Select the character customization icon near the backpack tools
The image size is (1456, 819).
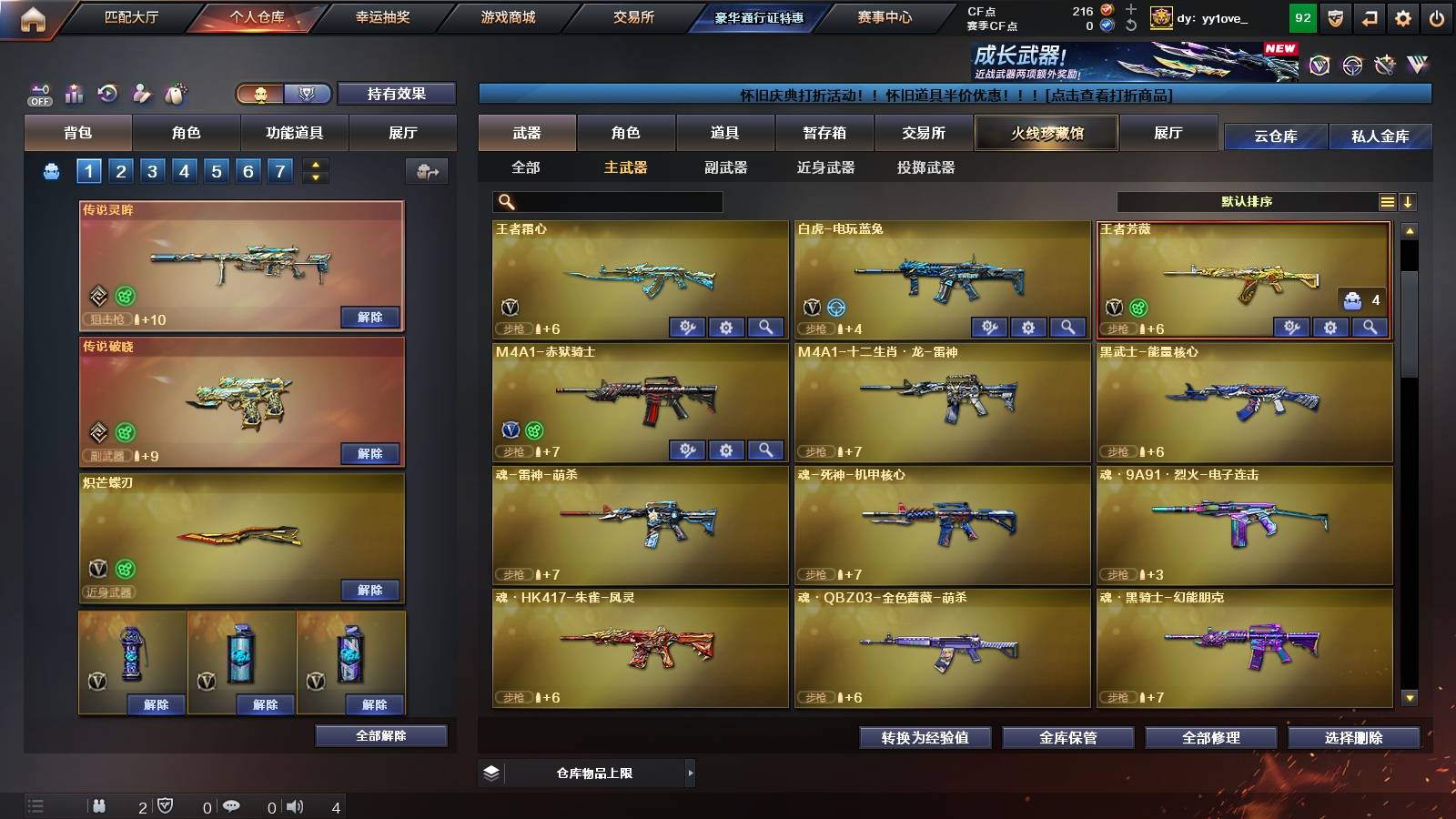(x=142, y=92)
